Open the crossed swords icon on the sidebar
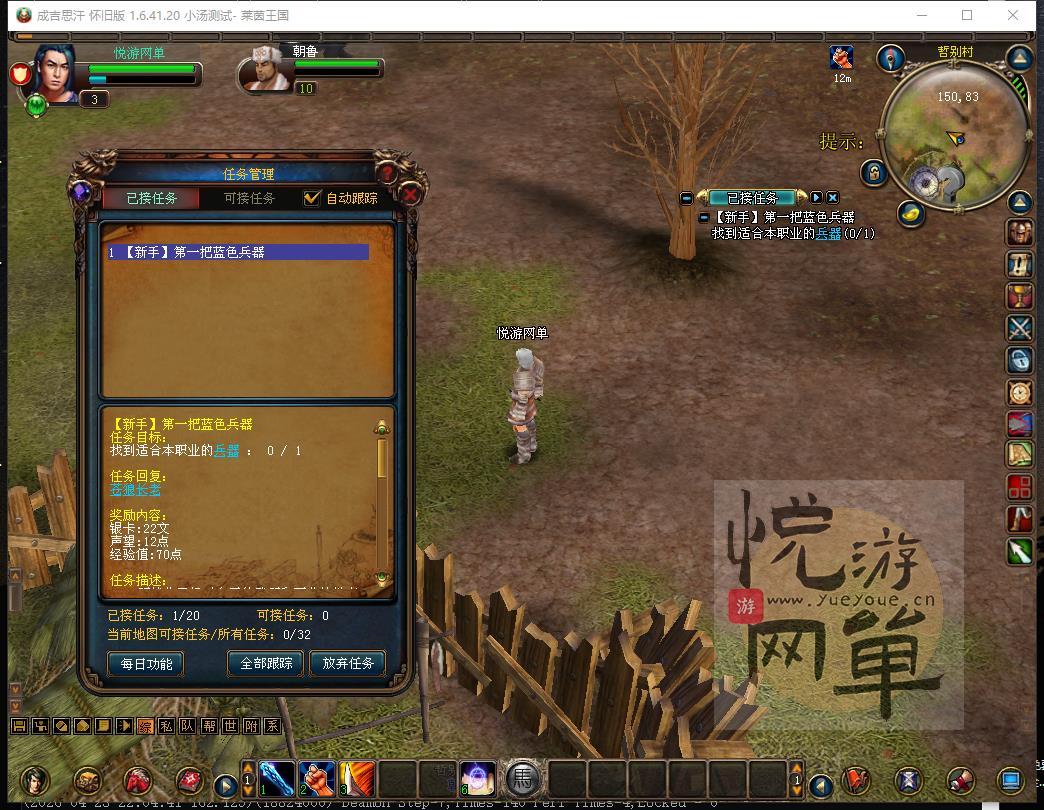1044x810 pixels. pos(1019,328)
